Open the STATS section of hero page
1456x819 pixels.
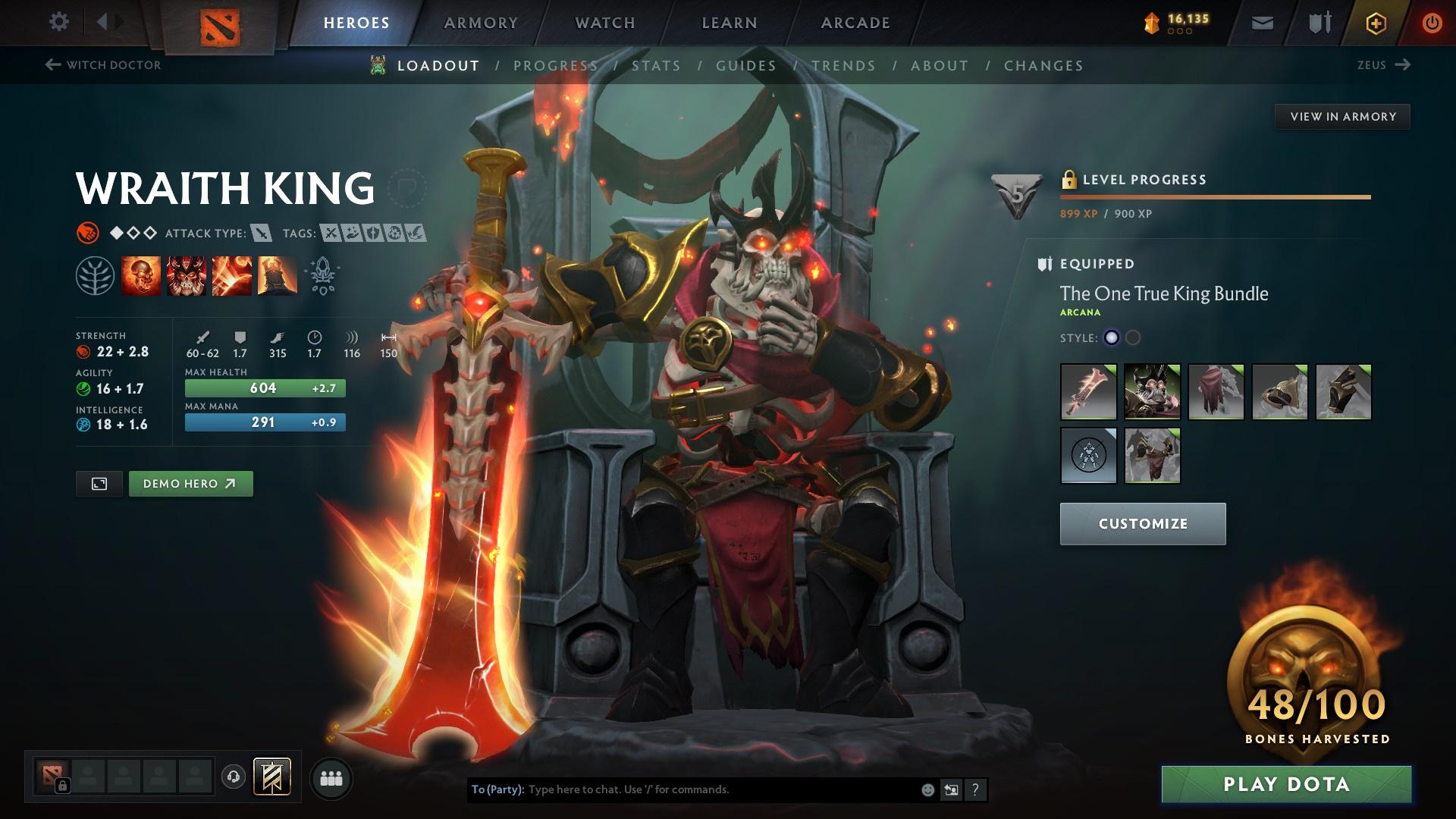[x=657, y=66]
